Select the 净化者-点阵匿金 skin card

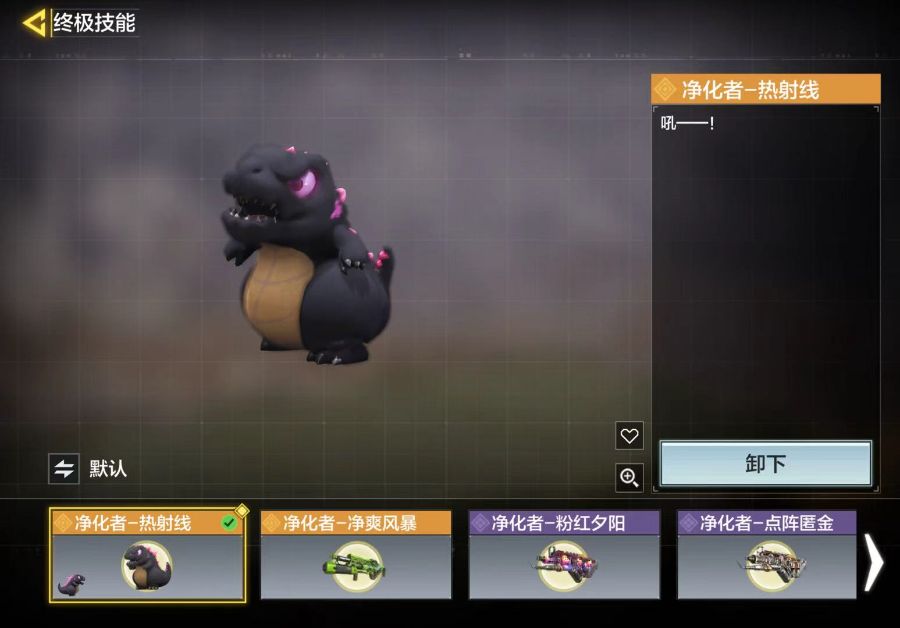(x=767, y=555)
